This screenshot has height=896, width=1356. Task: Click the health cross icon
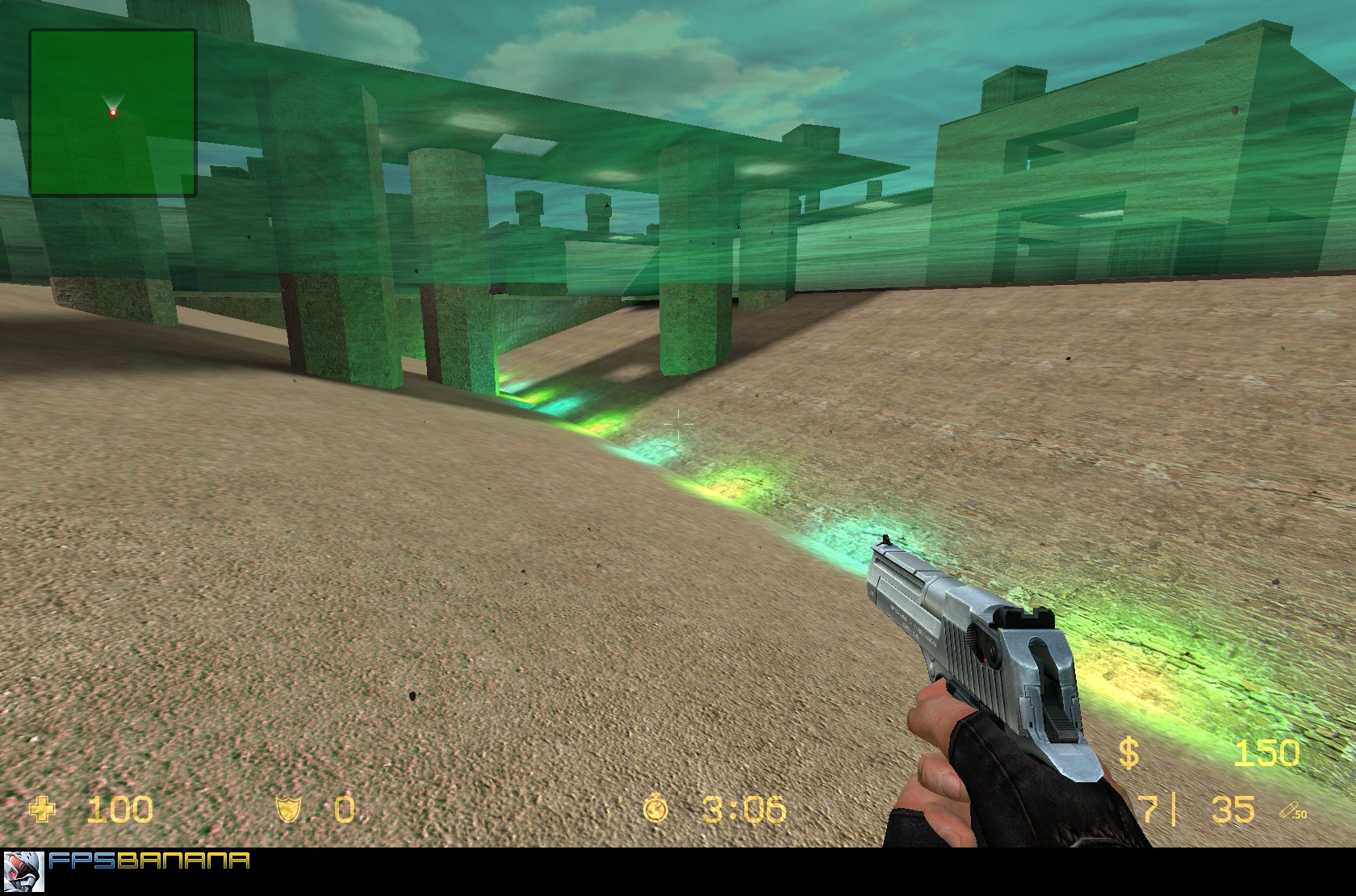[44, 809]
